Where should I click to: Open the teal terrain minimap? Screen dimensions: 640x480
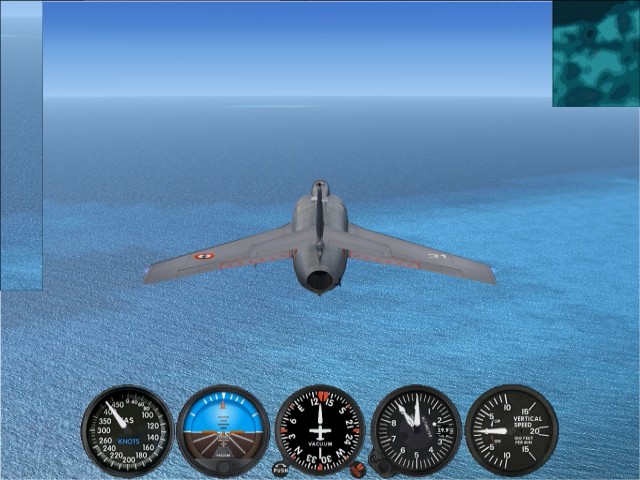(596, 53)
